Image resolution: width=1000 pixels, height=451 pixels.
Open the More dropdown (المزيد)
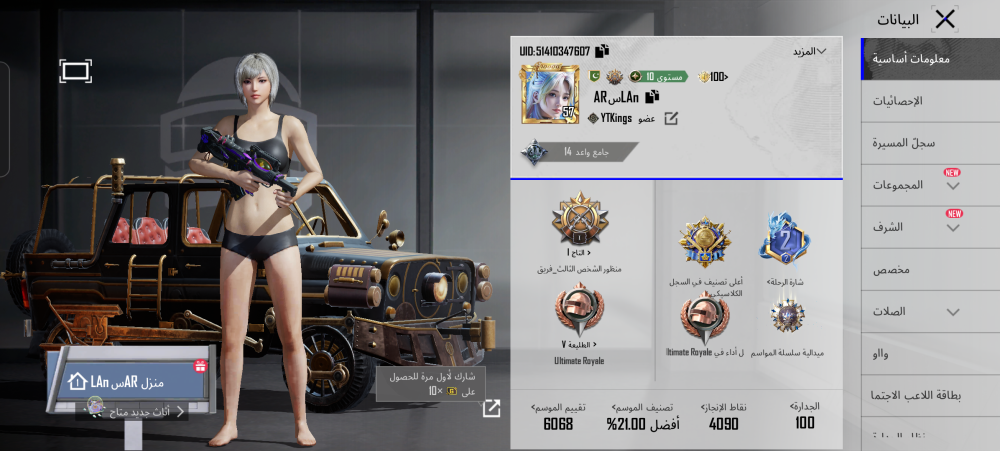[809, 51]
